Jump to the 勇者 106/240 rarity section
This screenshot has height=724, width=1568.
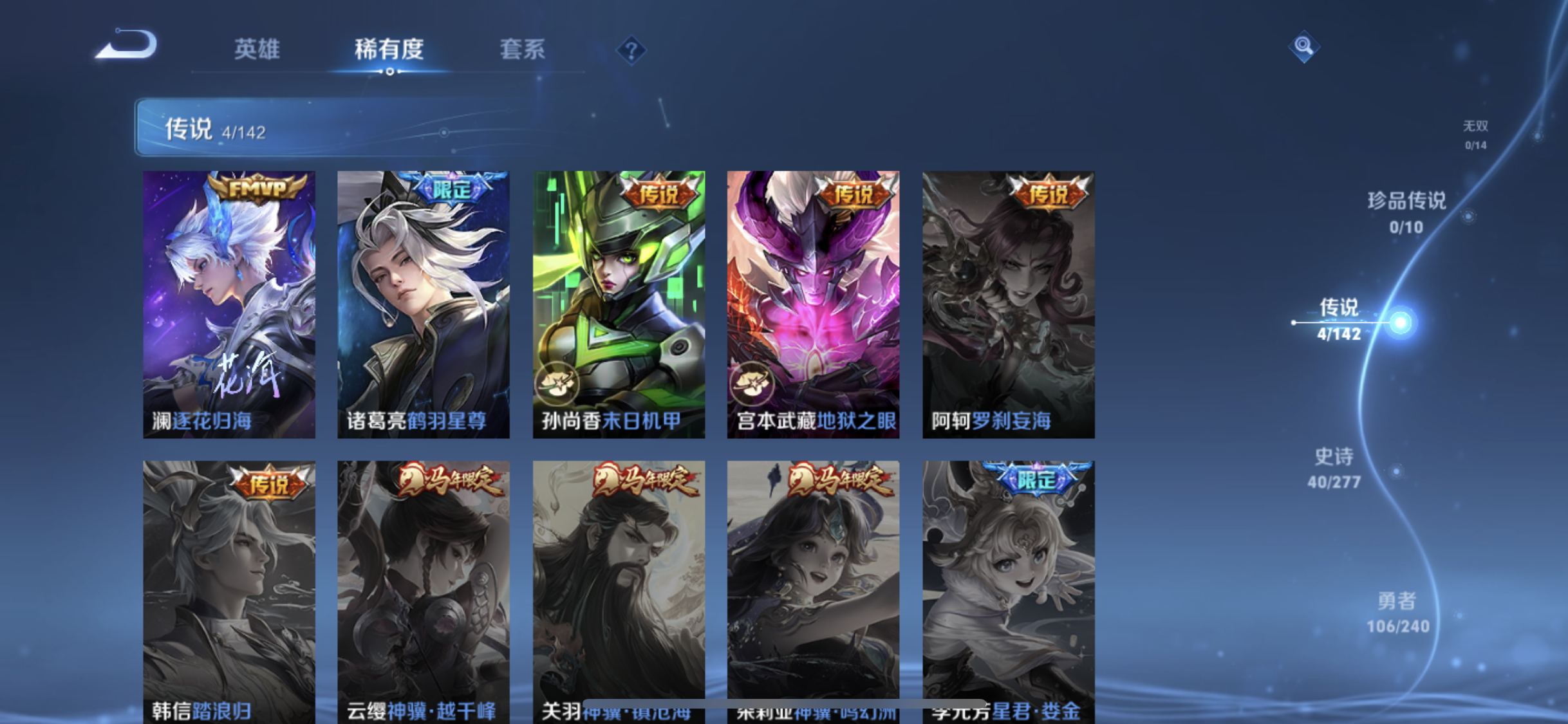[1397, 611]
